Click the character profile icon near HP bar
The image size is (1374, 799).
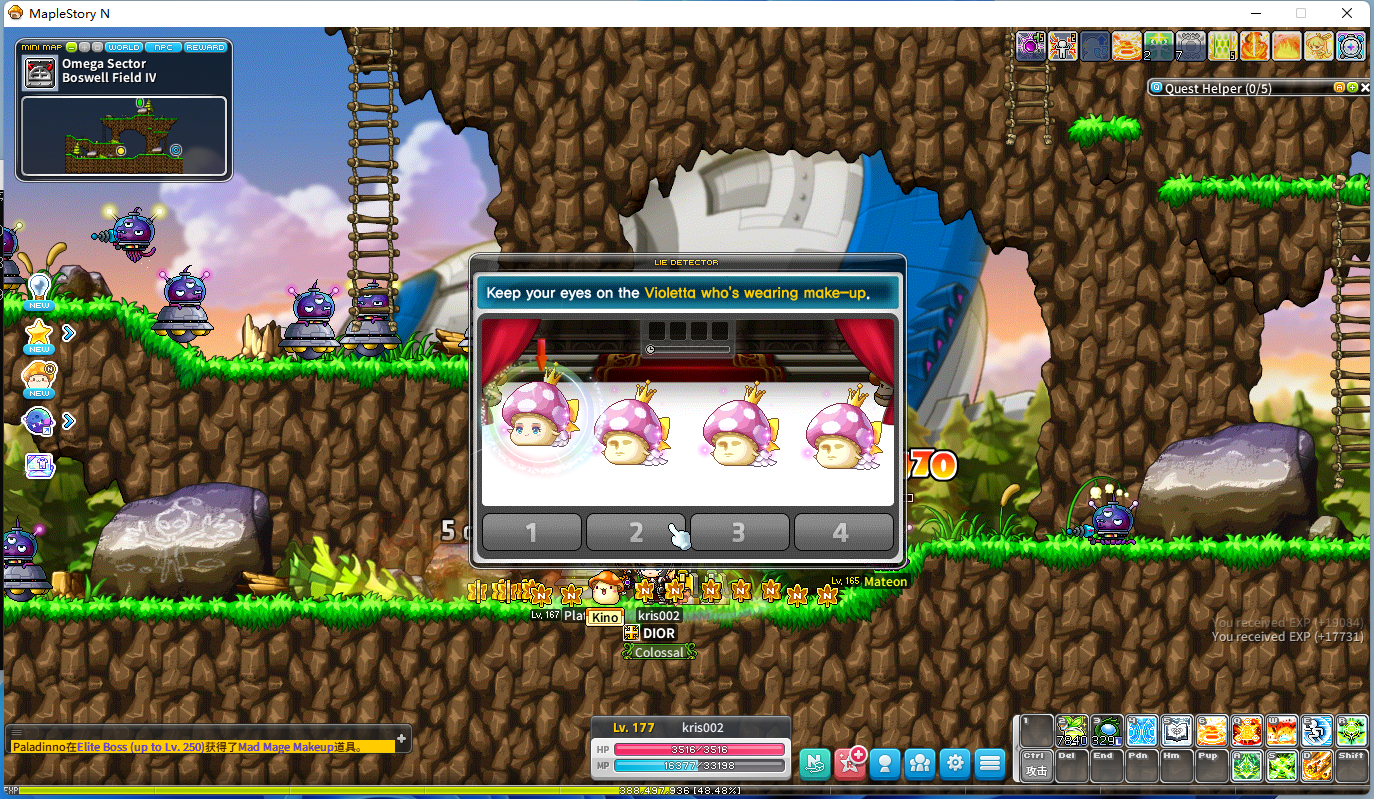[886, 763]
